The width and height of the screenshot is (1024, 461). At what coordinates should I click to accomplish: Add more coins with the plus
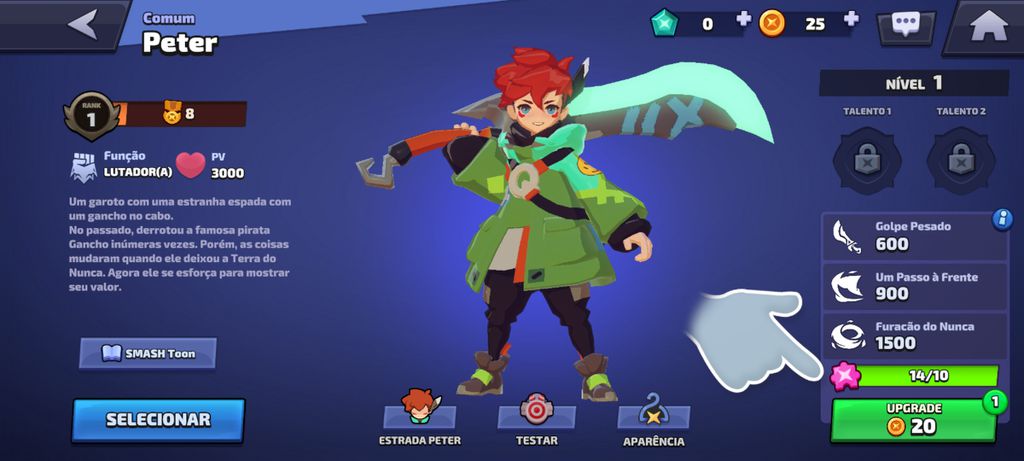(x=851, y=21)
